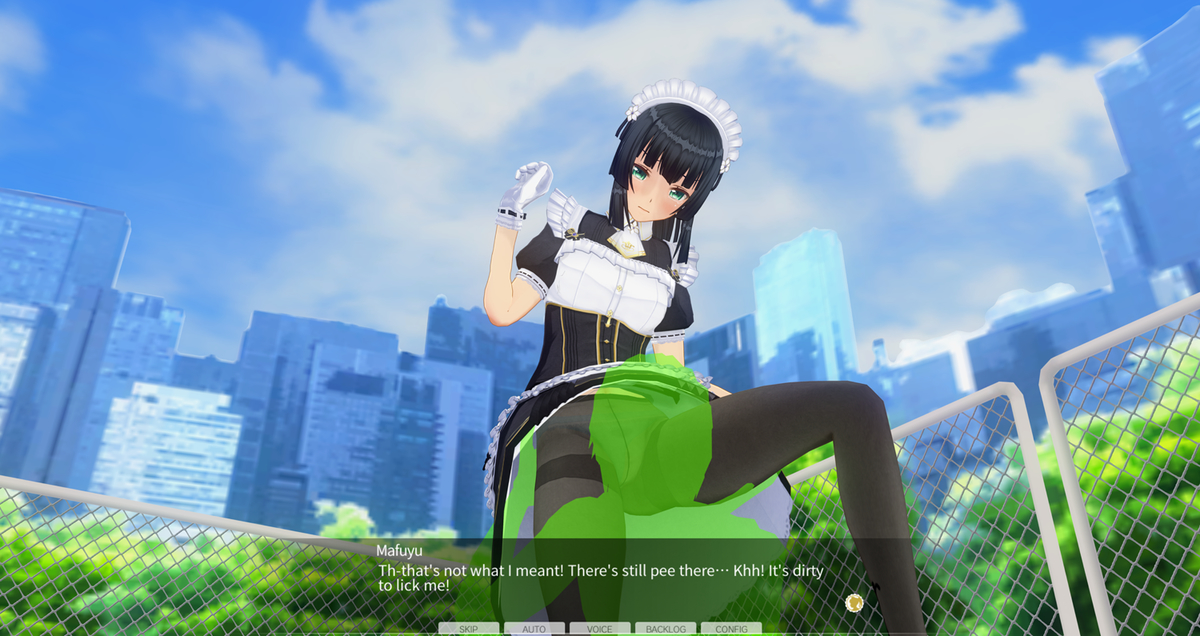The width and height of the screenshot is (1200, 636).
Task: Click the flower icon to advance dialogue
Action: 854,602
